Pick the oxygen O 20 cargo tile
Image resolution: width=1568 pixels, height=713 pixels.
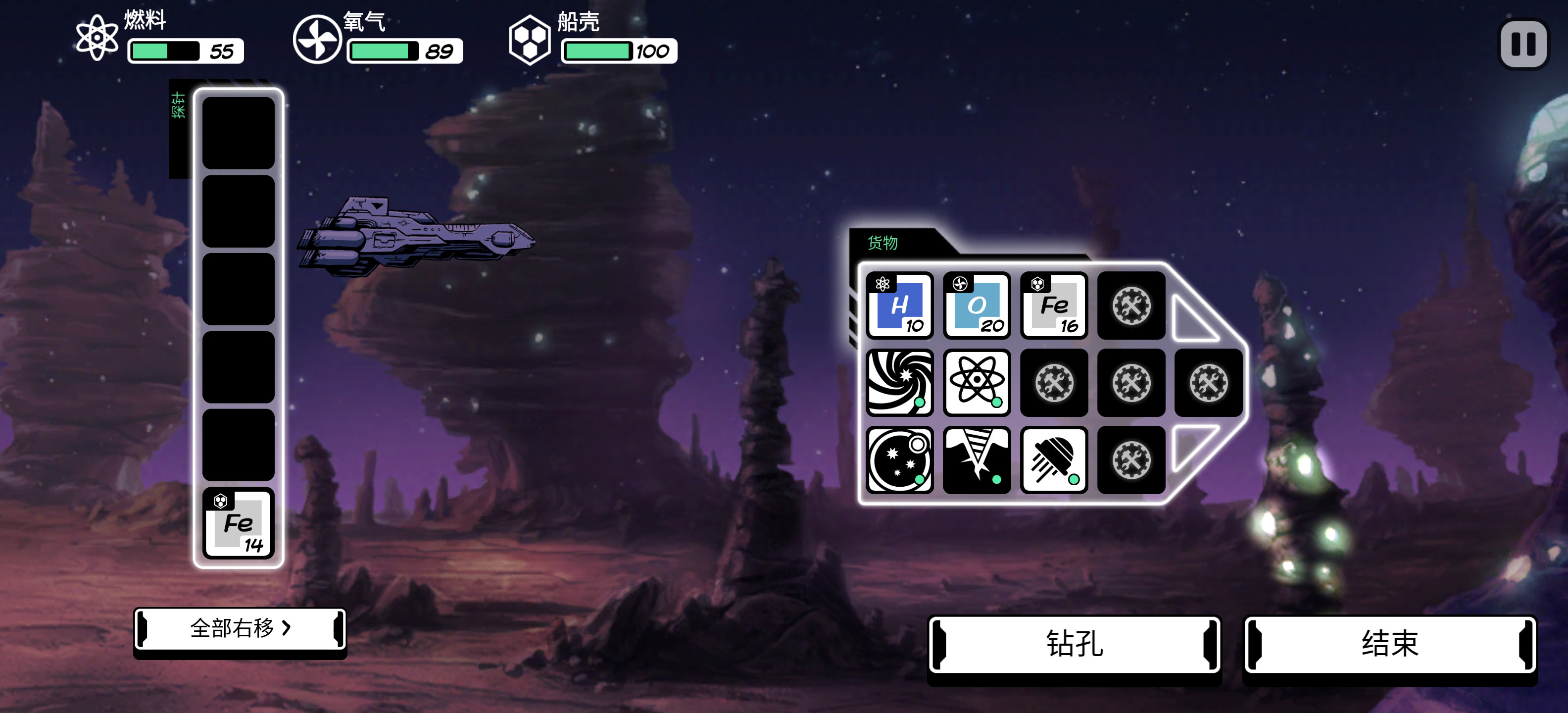point(977,306)
